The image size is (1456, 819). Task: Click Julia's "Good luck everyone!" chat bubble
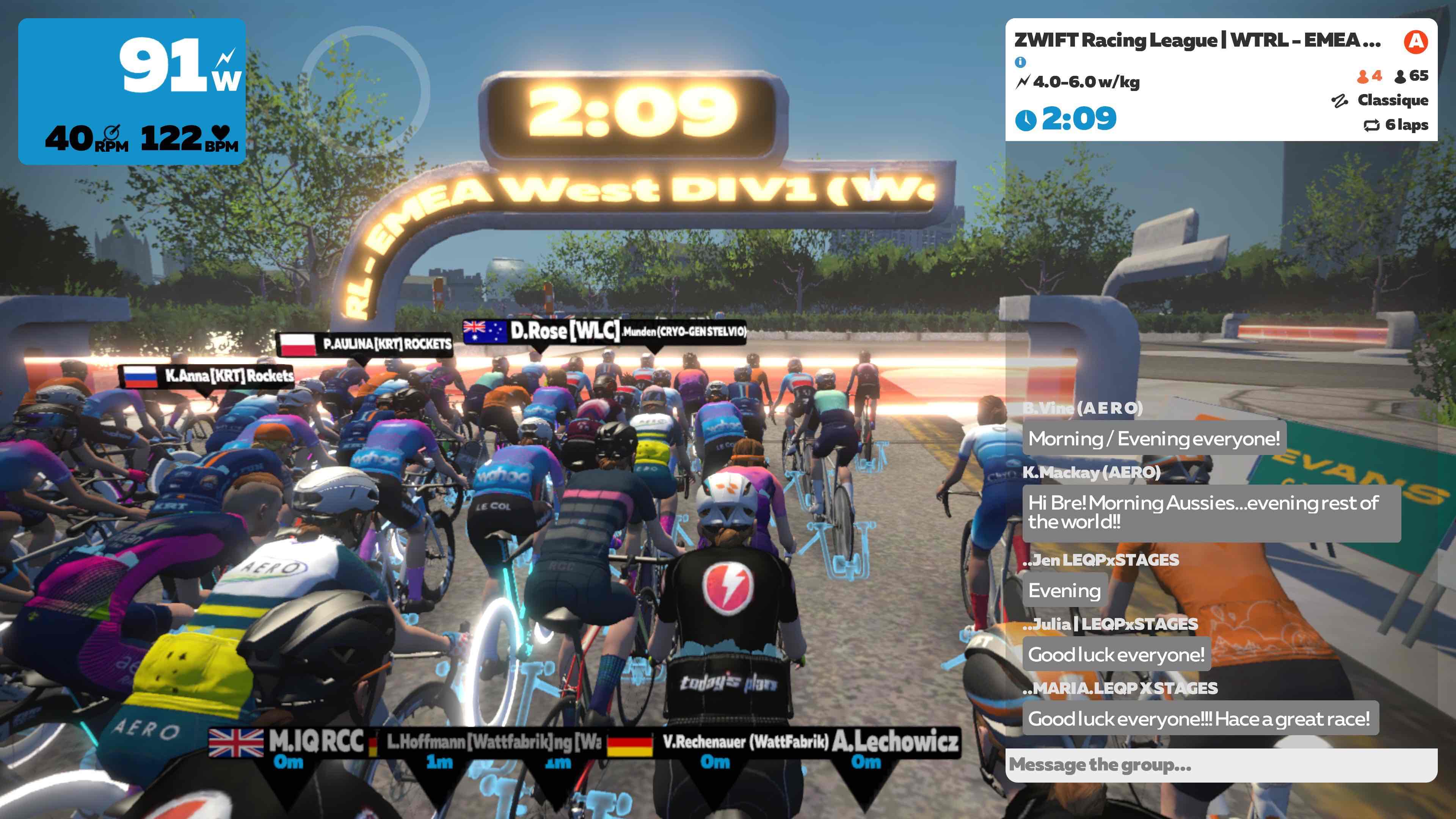click(x=1116, y=654)
